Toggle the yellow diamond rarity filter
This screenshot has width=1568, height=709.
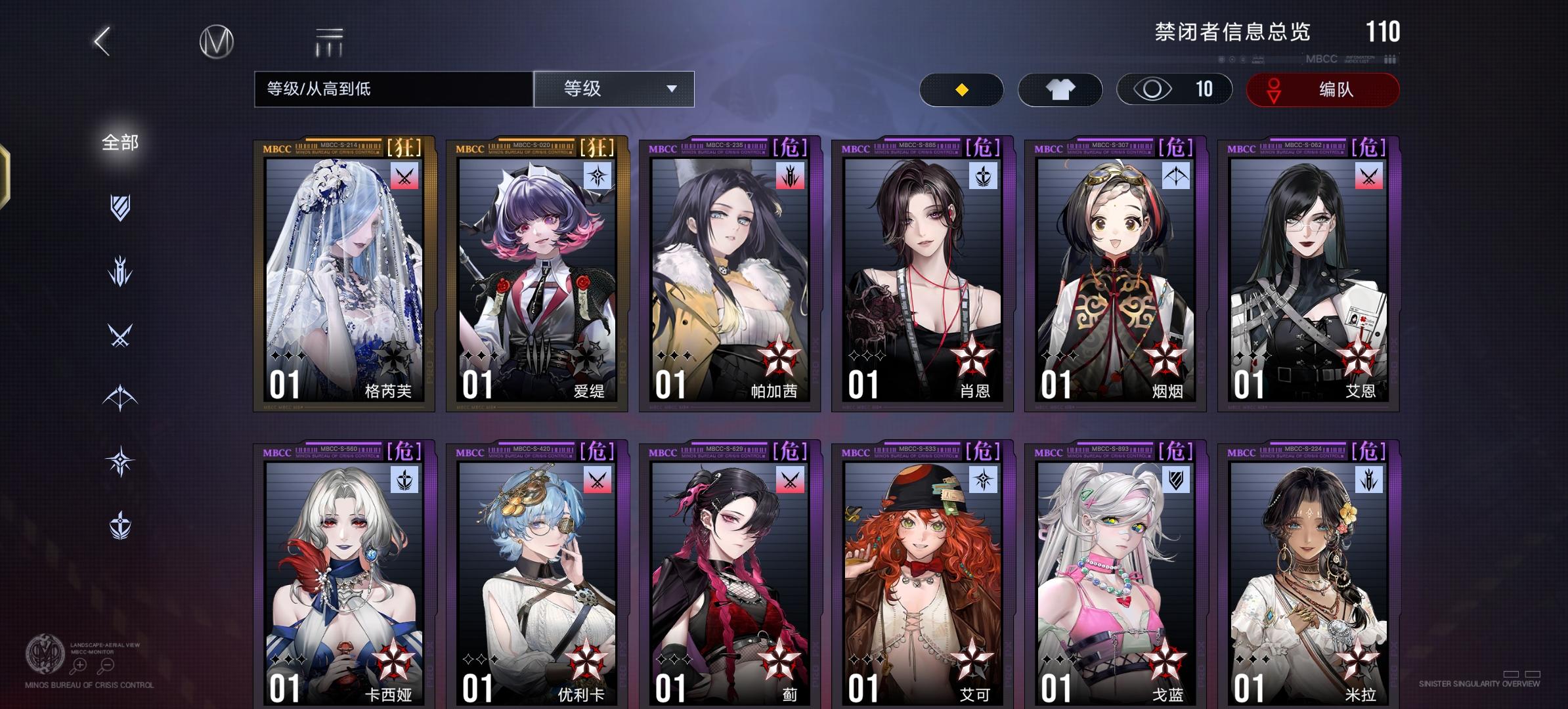(960, 90)
